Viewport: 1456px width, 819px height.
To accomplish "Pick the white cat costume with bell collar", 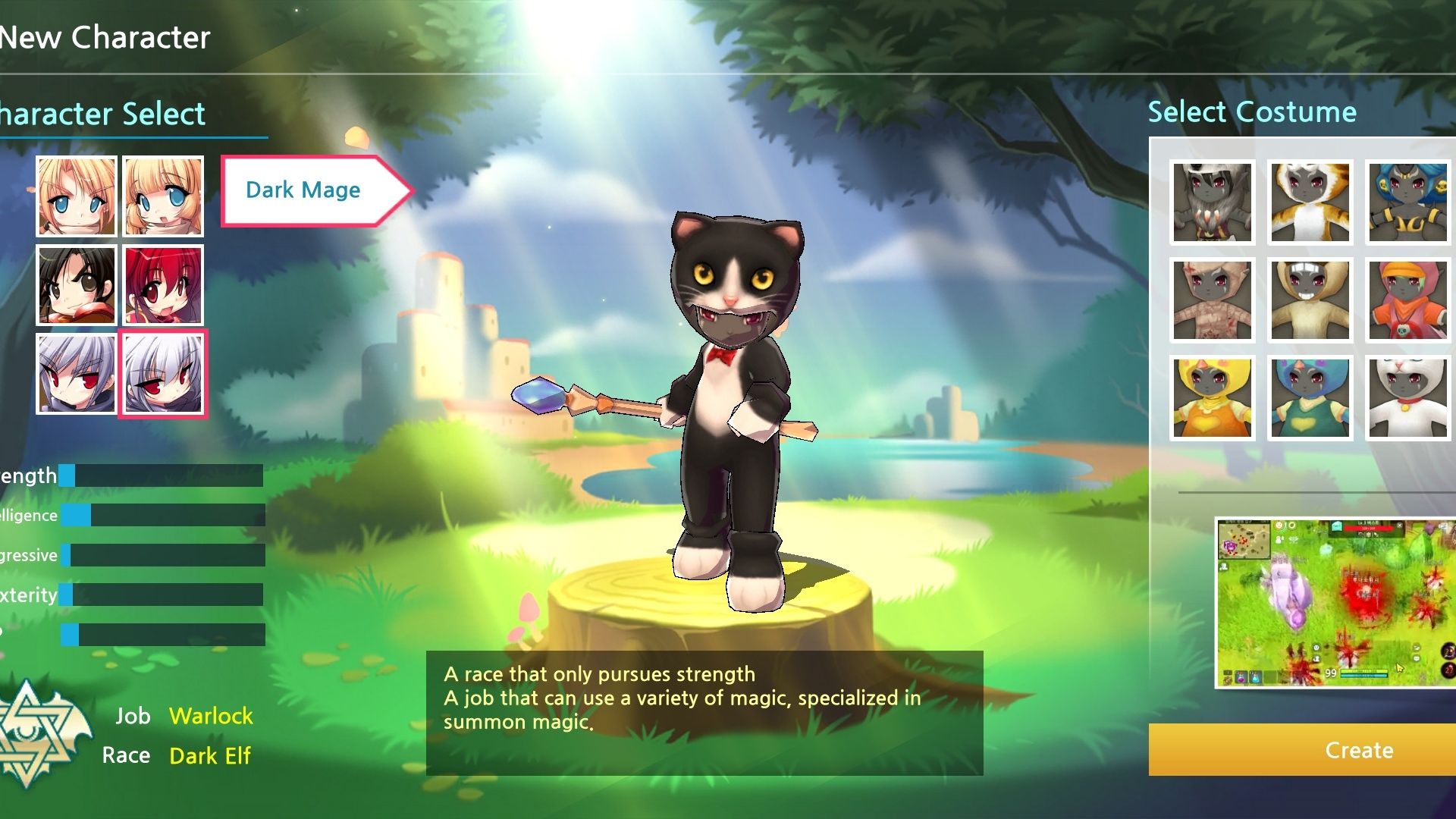I will pos(1407,398).
